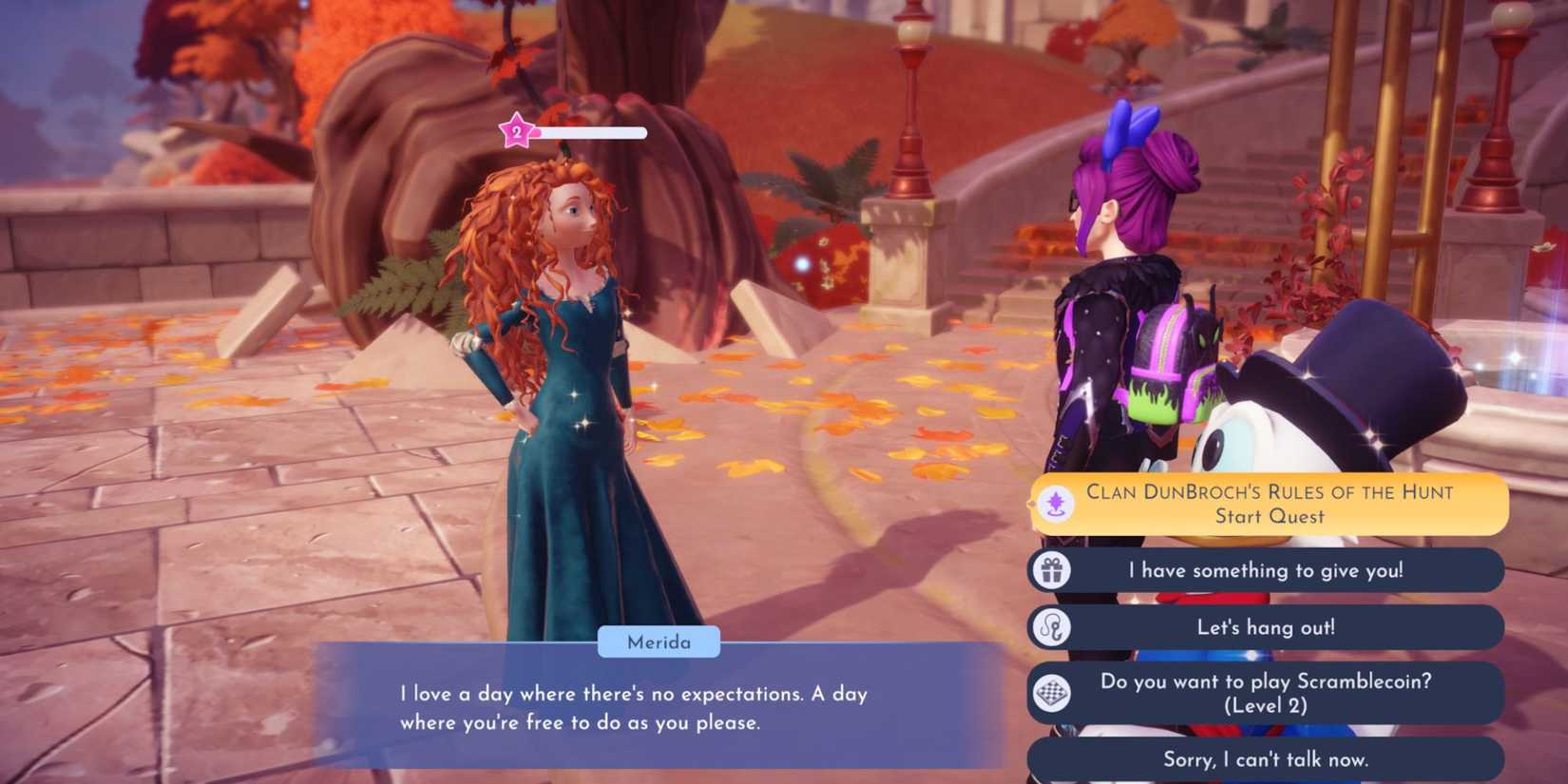Click Merida's pink friendship star badge
Image resolution: width=1568 pixels, height=784 pixels.
(515, 132)
